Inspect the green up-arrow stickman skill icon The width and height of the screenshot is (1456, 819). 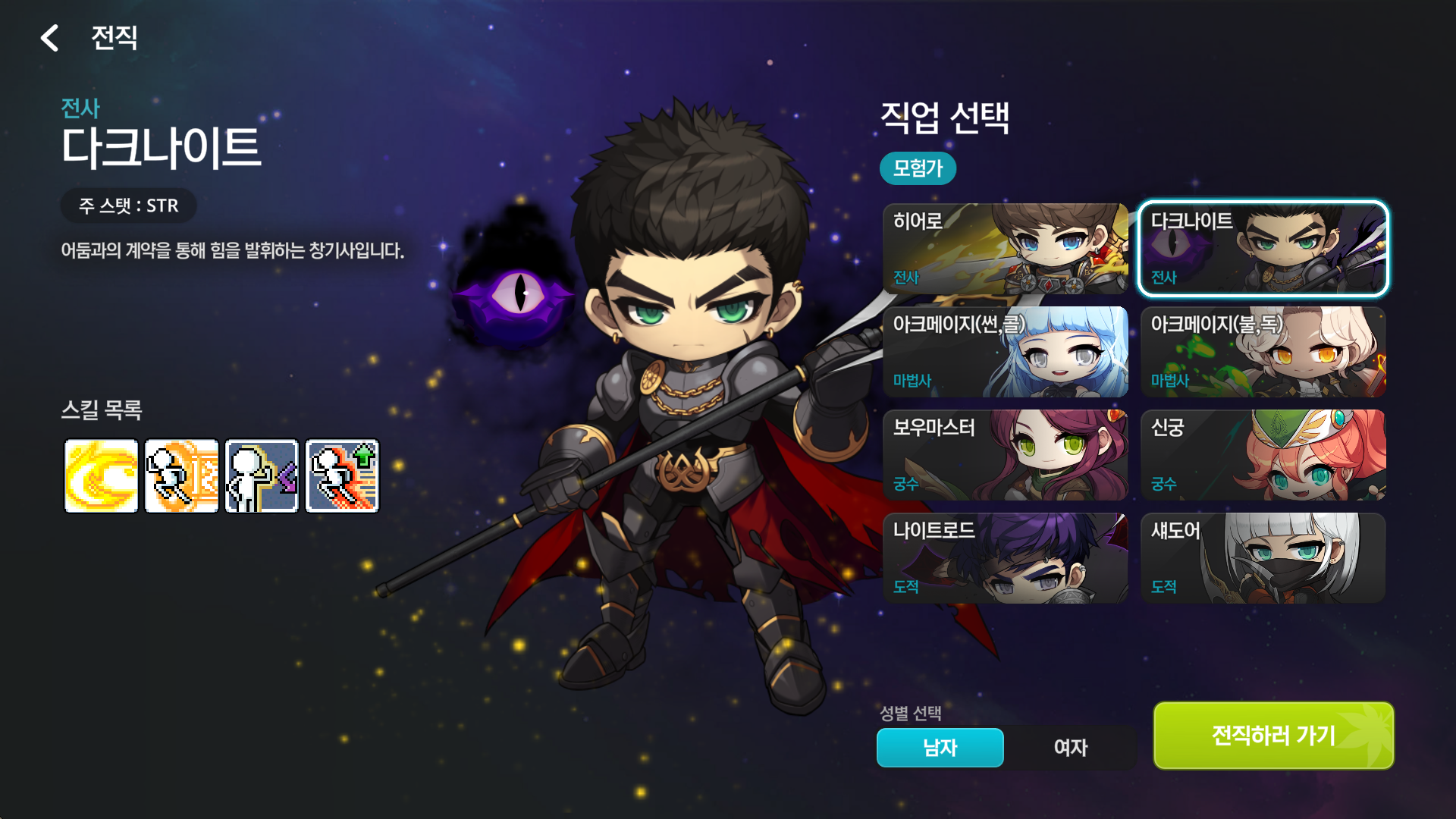pos(343,476)
